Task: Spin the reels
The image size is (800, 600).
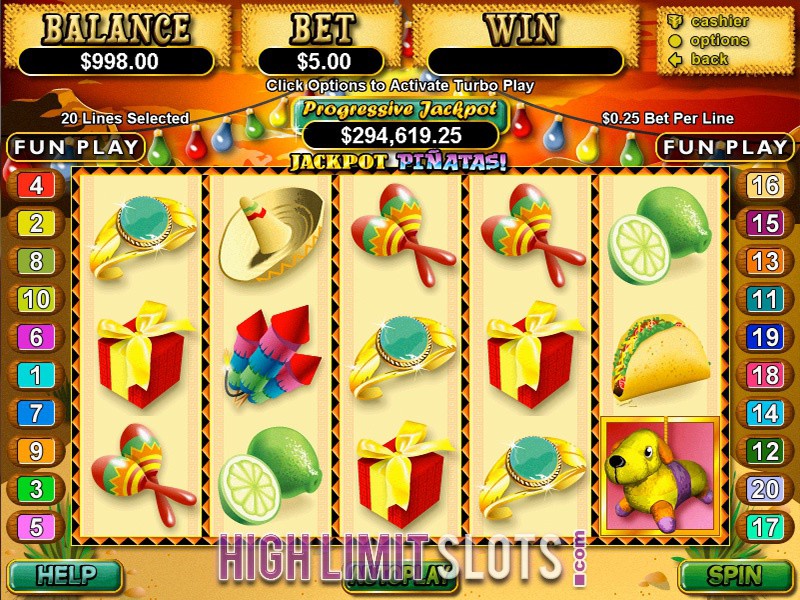Action: [x=735, y=576]
